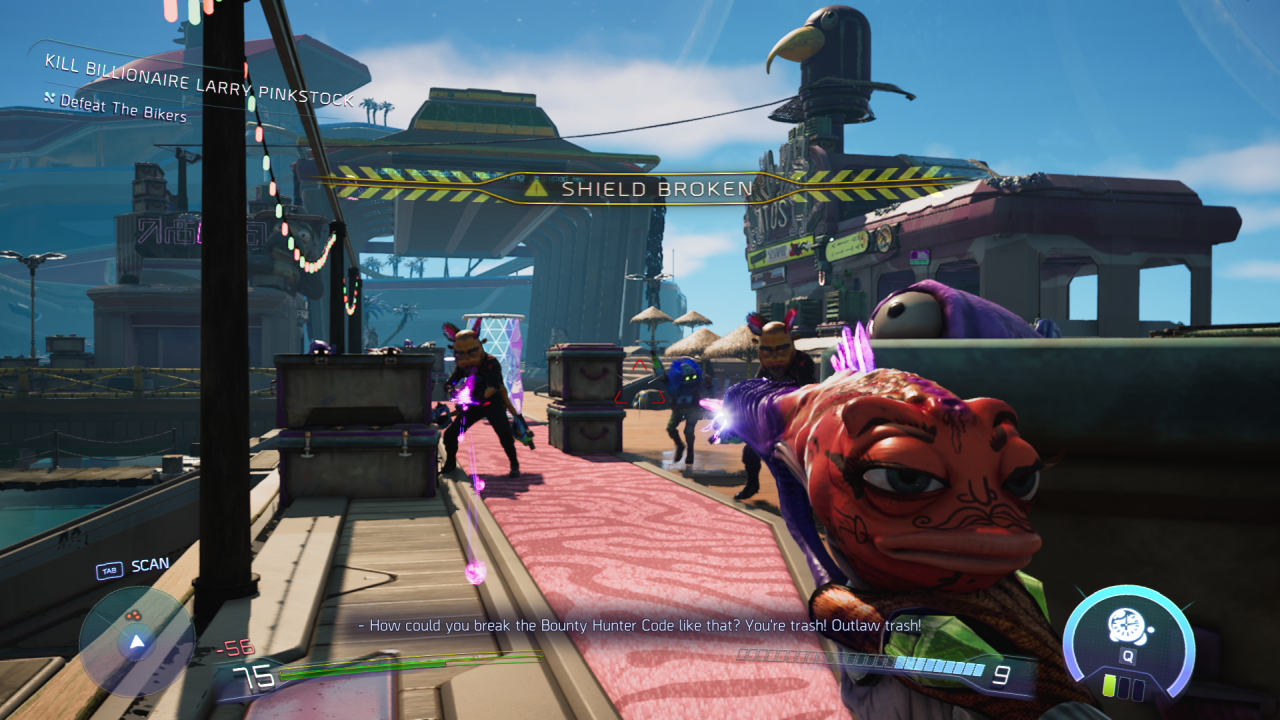Click the circular minimap radar
The image size is (1280, 720).
pyautogui.click(x=136, y=640)
